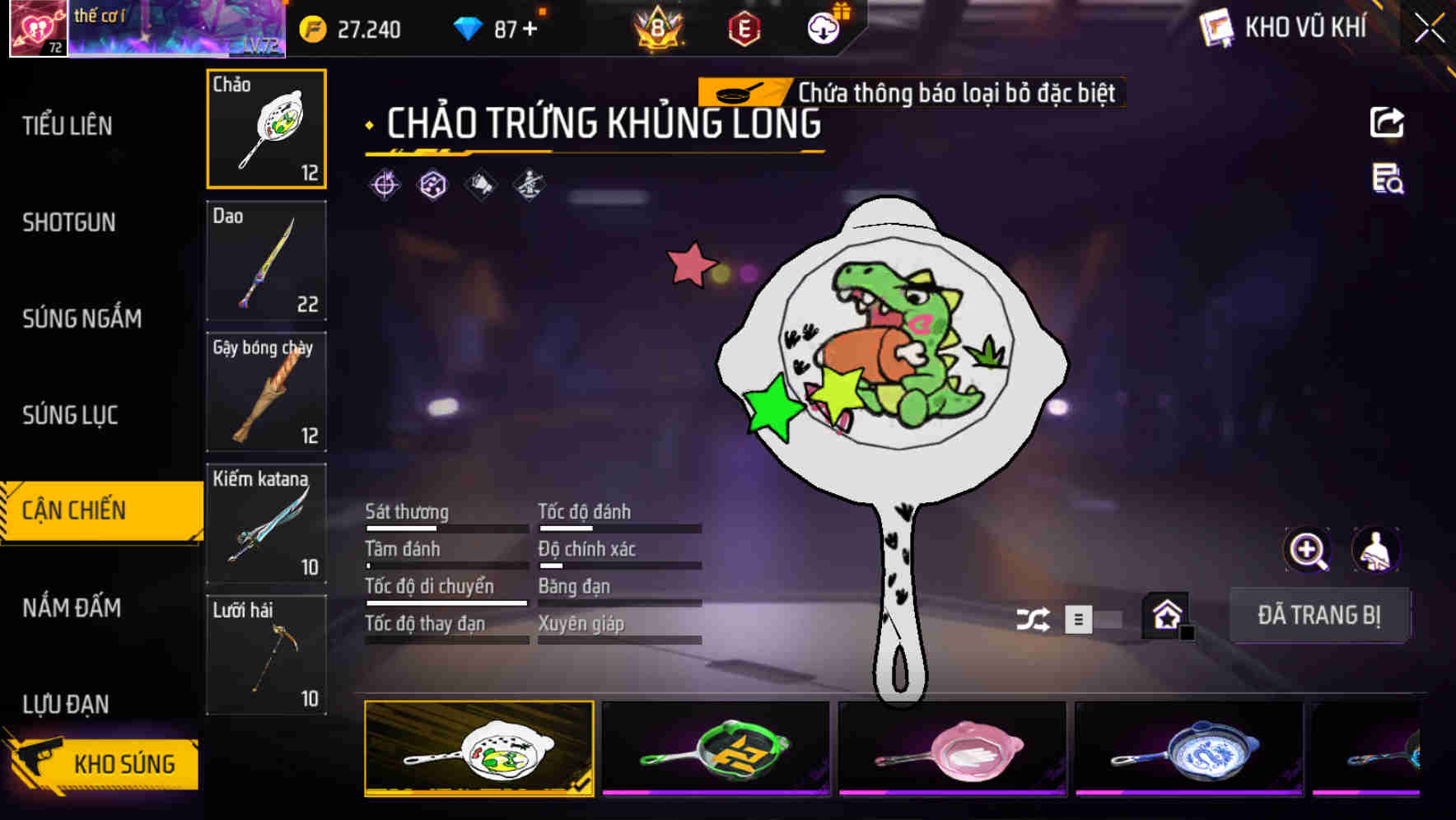The image size is (1456, 820).
Task: Select the magnifier zoom preview icon
Action: click(1307, 550)
